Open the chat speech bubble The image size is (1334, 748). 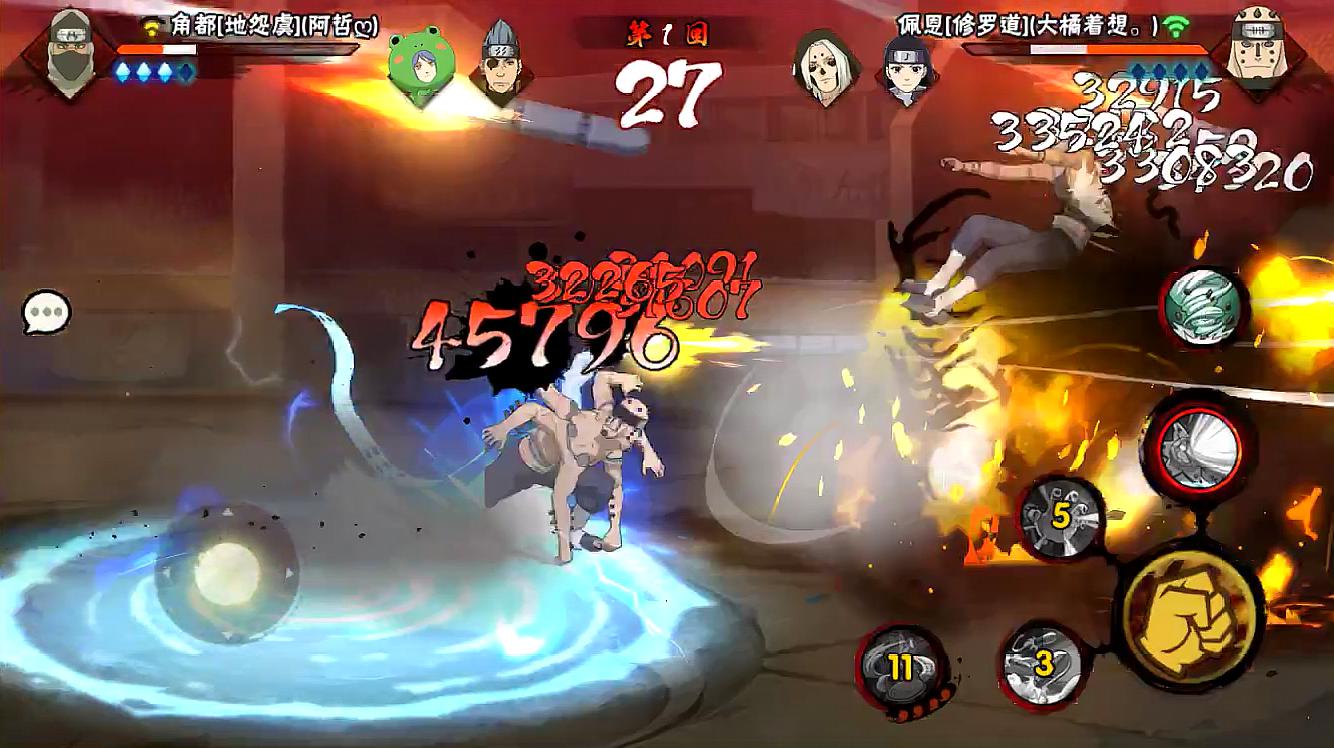click(x=47, y=313)
